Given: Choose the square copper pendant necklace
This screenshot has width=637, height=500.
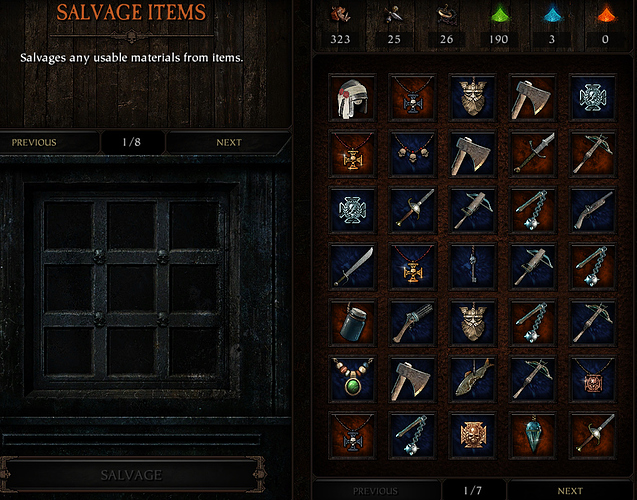Looking at the screenshot, I should click(590, 378).
